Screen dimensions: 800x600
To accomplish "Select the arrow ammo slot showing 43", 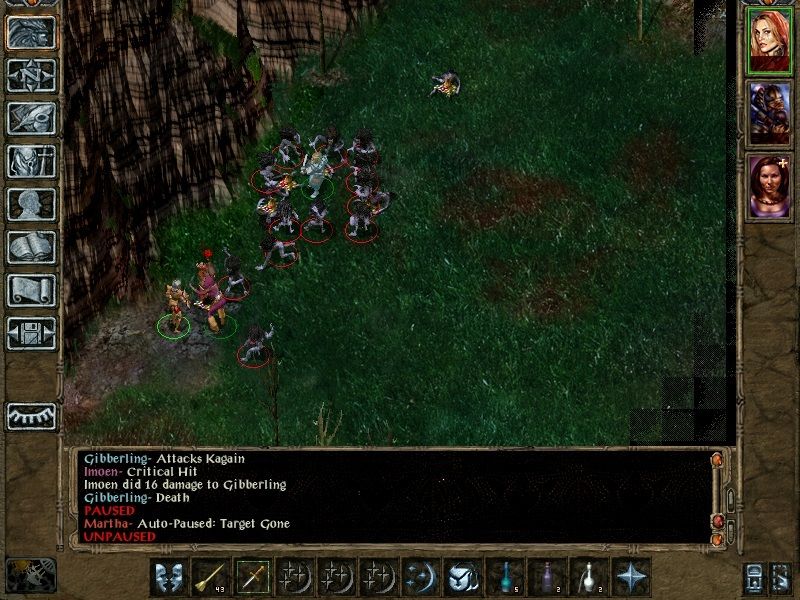I will 209,577.
